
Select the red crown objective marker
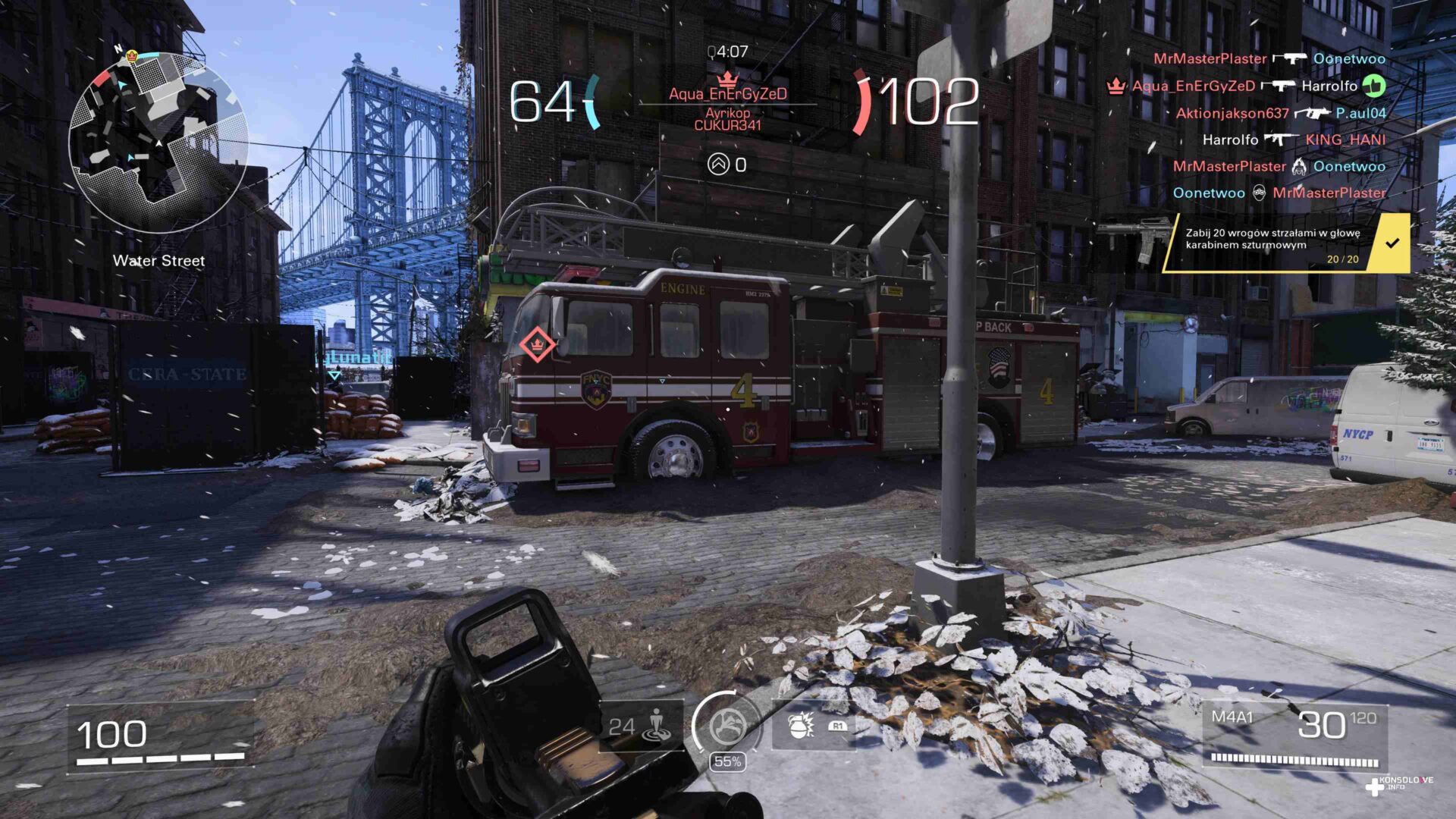point(538,344)
